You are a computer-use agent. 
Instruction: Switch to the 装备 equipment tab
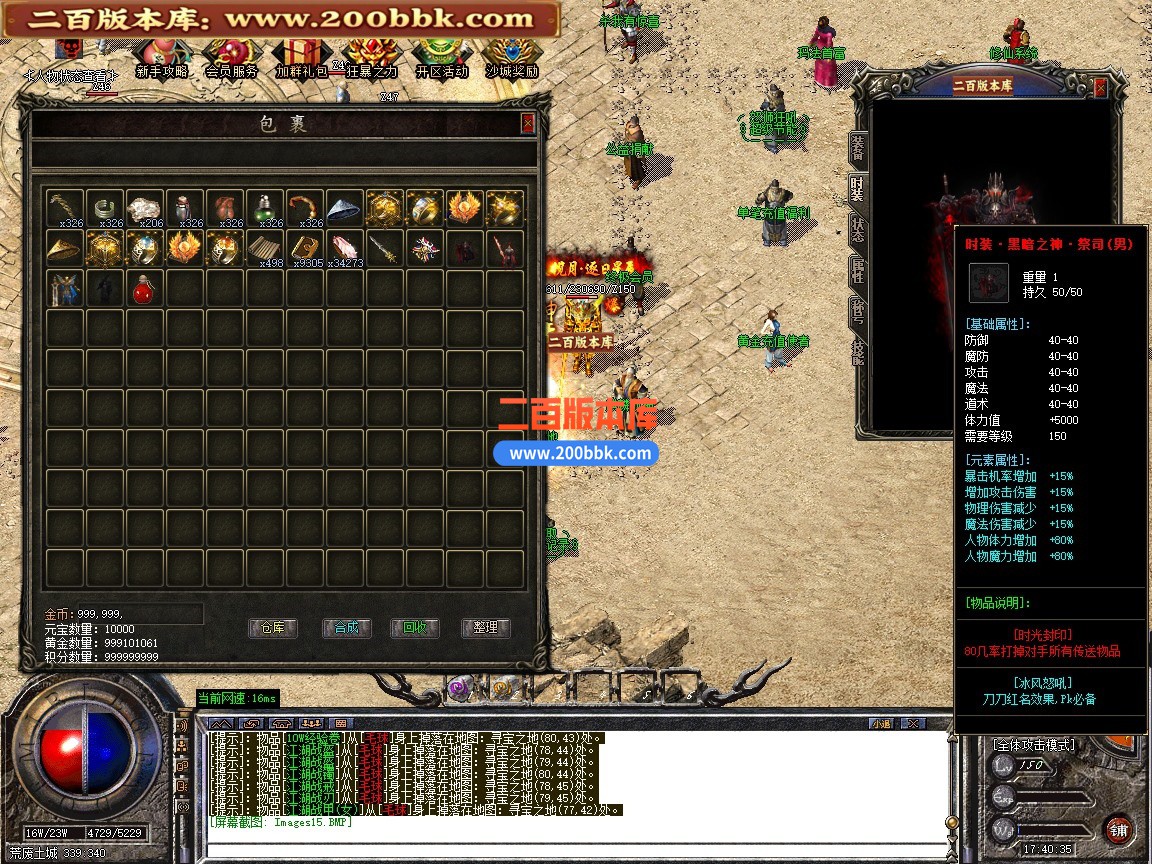[858, 149]
